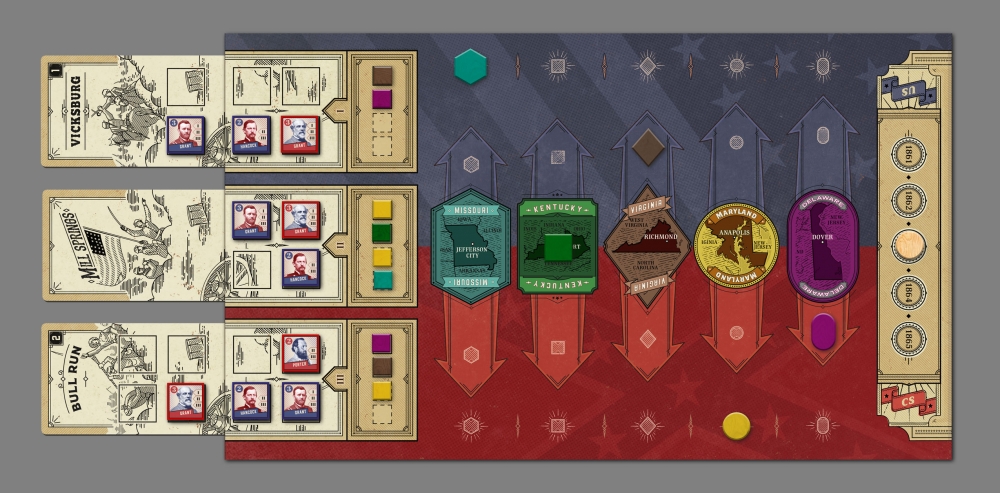Select the Porter general tile on Bull Run

pyautogui.click(x=301, y=353)
